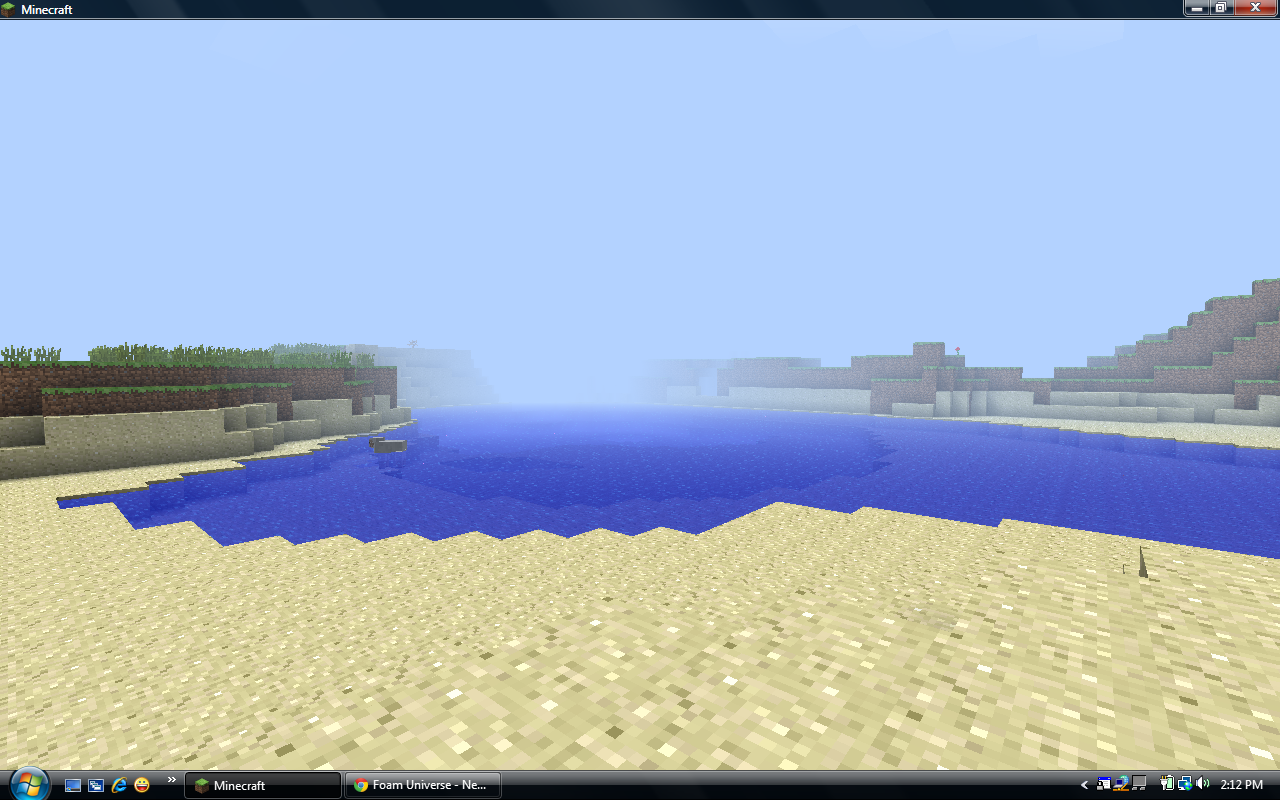This screenshot has height=800, width=1280.
Task: Switch to the Minecraft taskbar window
Action: pyautogui.click(x=260, y=785)
